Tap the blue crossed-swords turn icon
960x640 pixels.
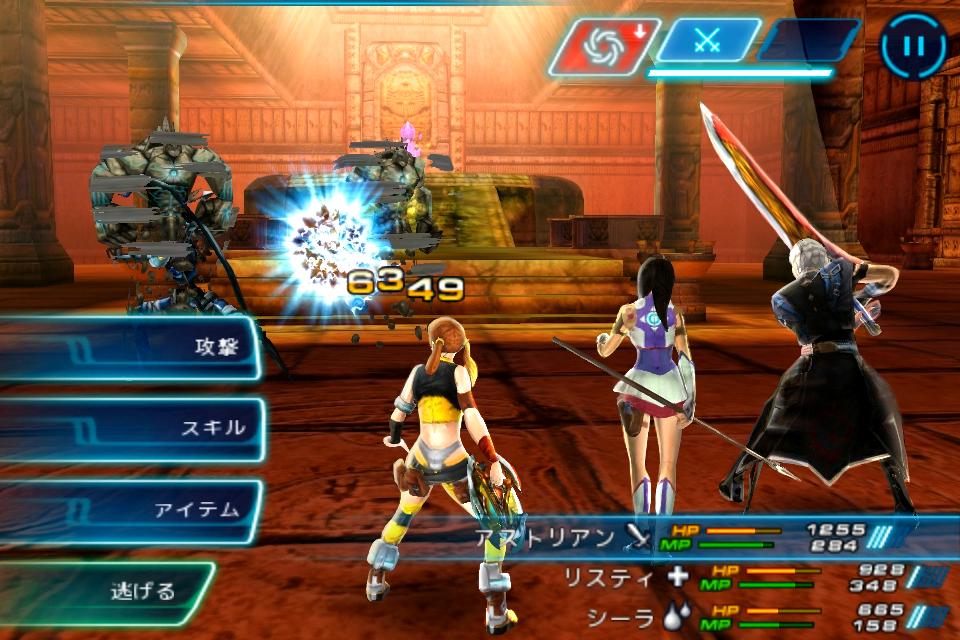pyautogui.click(x=707, y=43)
